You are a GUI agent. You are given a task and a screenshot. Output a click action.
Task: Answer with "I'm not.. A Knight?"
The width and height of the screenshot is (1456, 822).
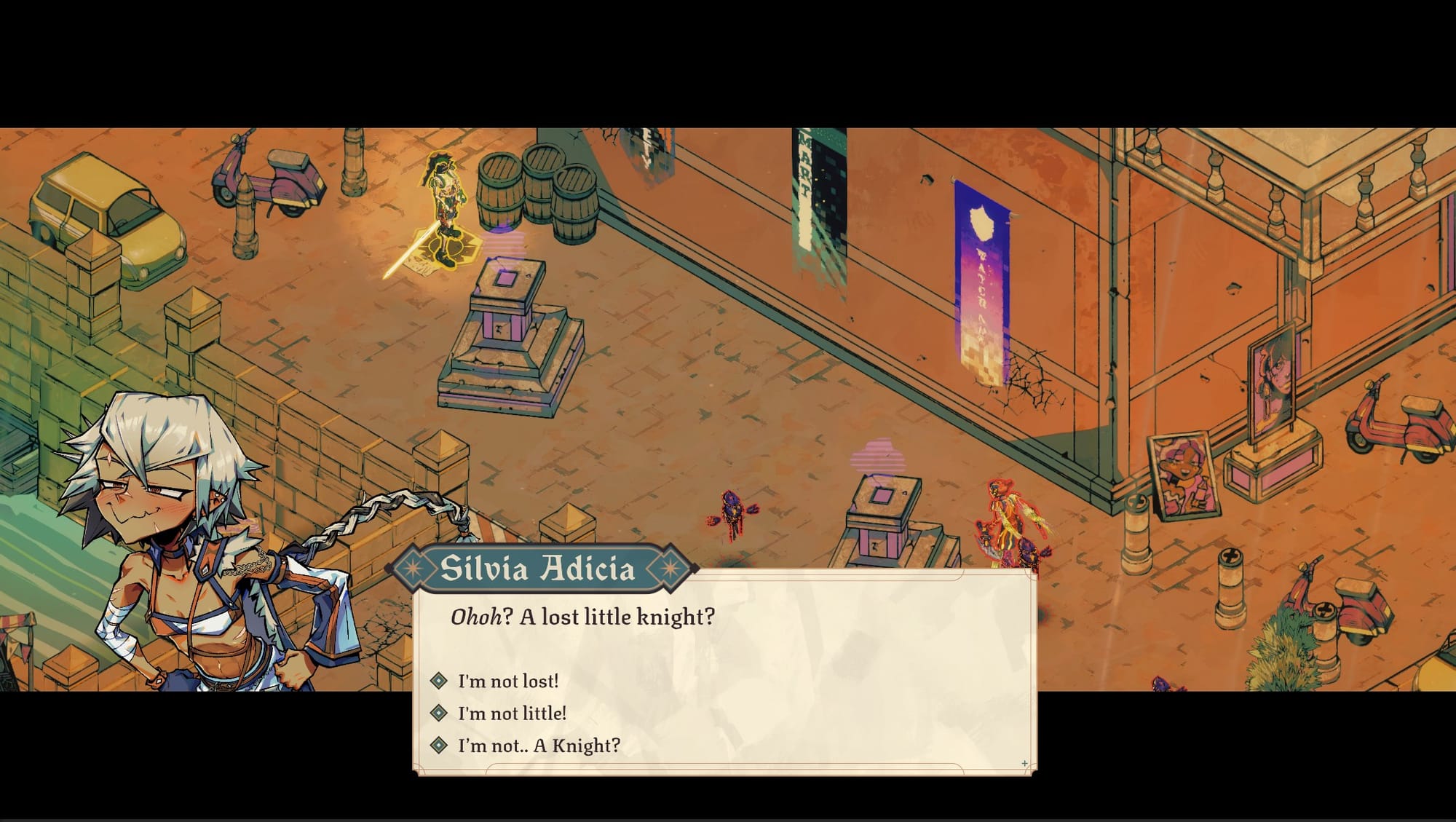click(538, 746)
